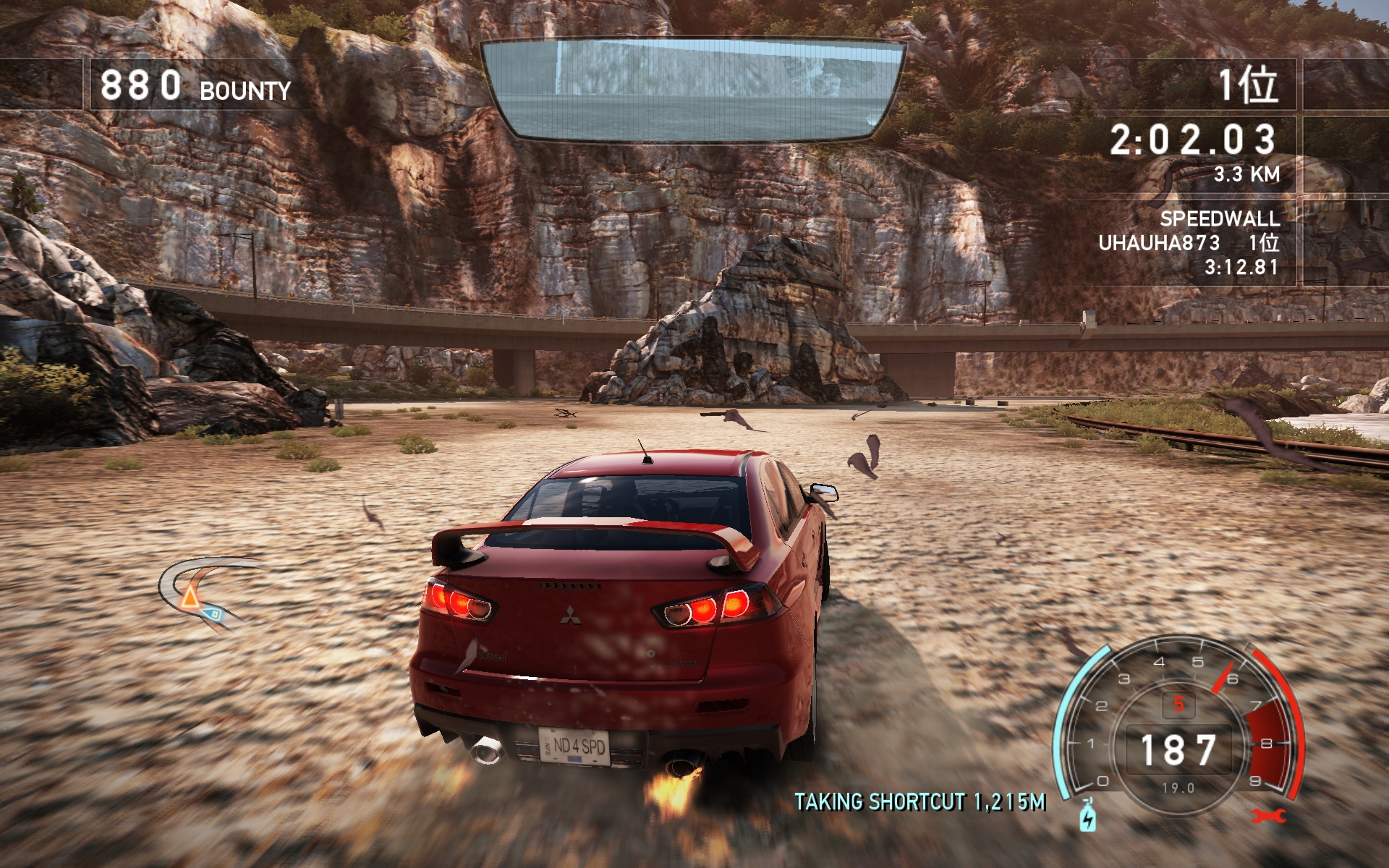The width and height of the screenshot is (1389, 868).
Task: Click the red wrench damage icon
Action: [x=1268, y=816]
